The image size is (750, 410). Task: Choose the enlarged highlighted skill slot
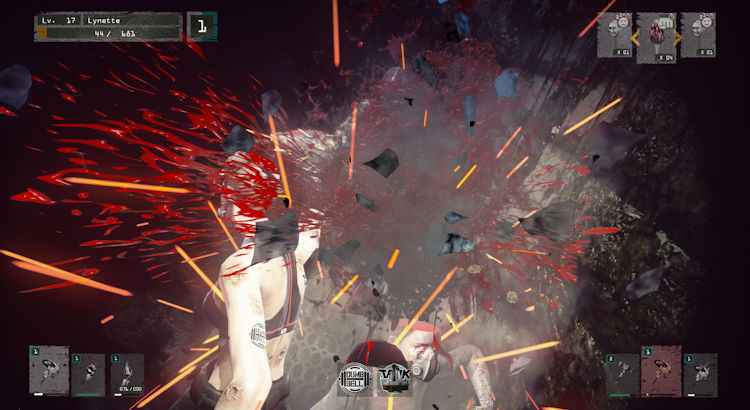tap(49, 370)
